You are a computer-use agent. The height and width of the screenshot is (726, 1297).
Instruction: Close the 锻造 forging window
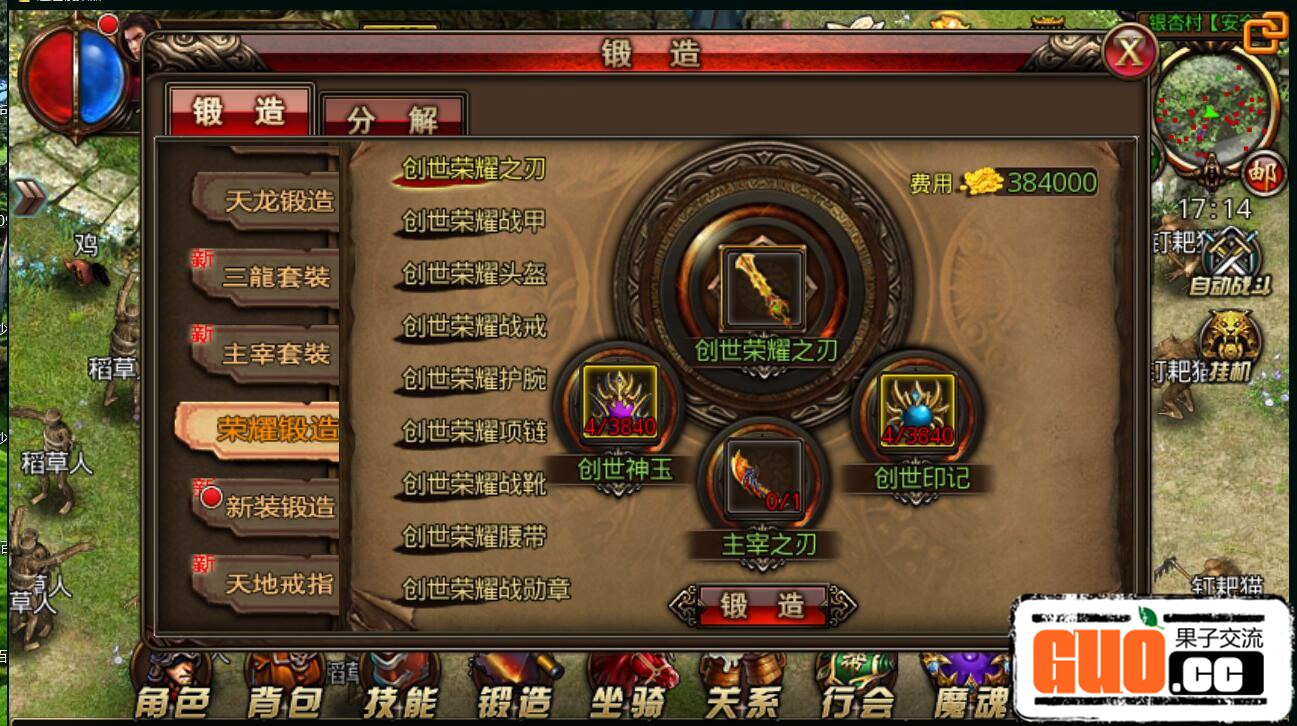tap(1129, 53)
